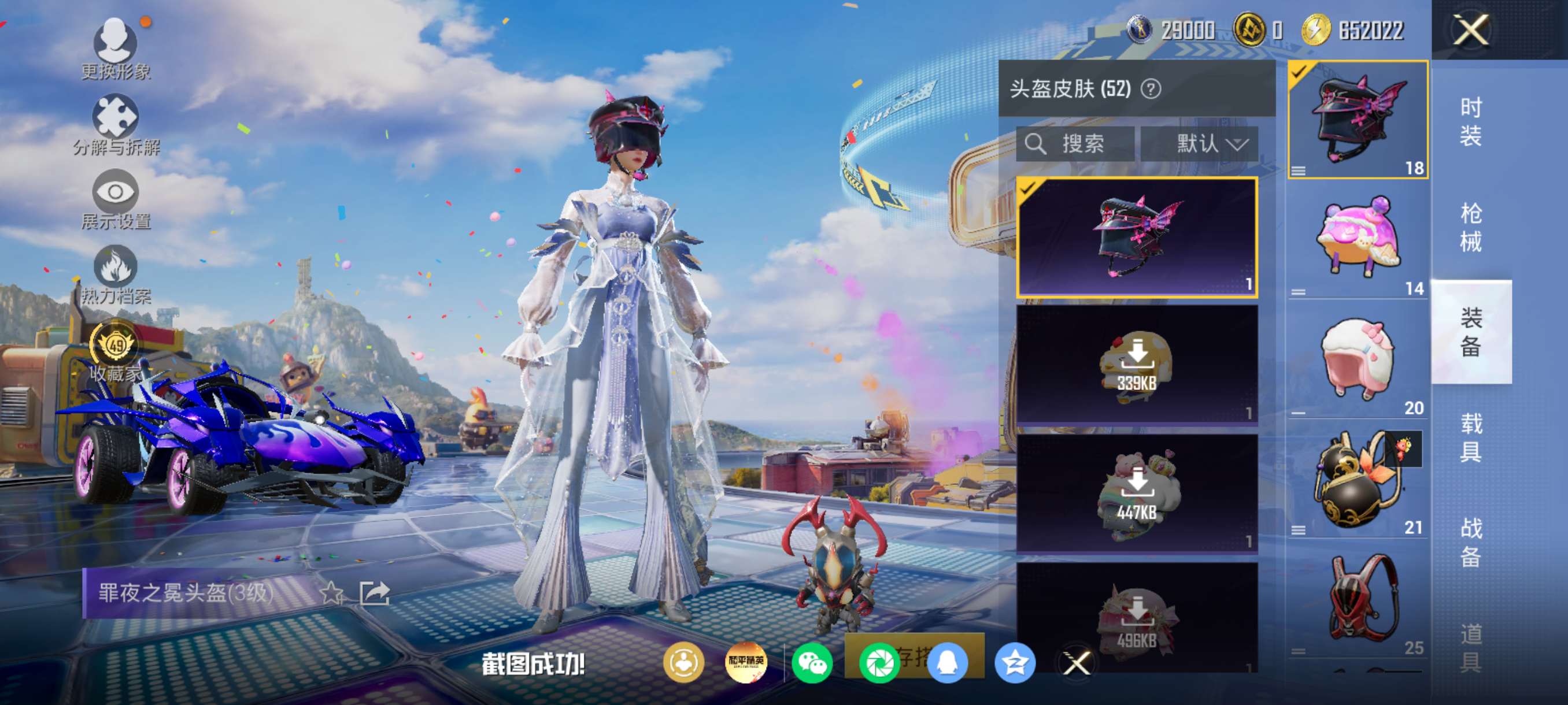The image size is (1568, 705).
Task: Download the 339KB helmet skin
Action: [x=1137, y=363]
